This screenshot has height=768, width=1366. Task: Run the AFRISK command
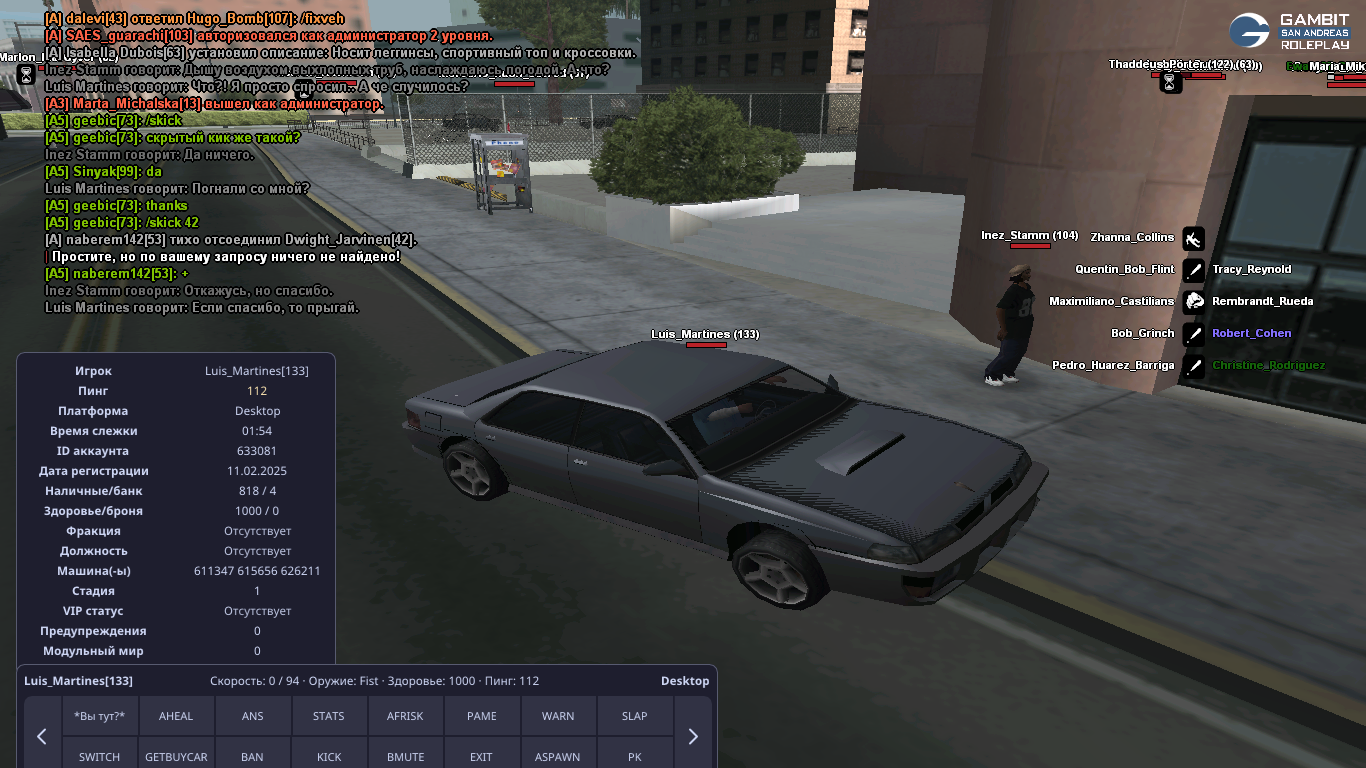[x=405, y=716]
